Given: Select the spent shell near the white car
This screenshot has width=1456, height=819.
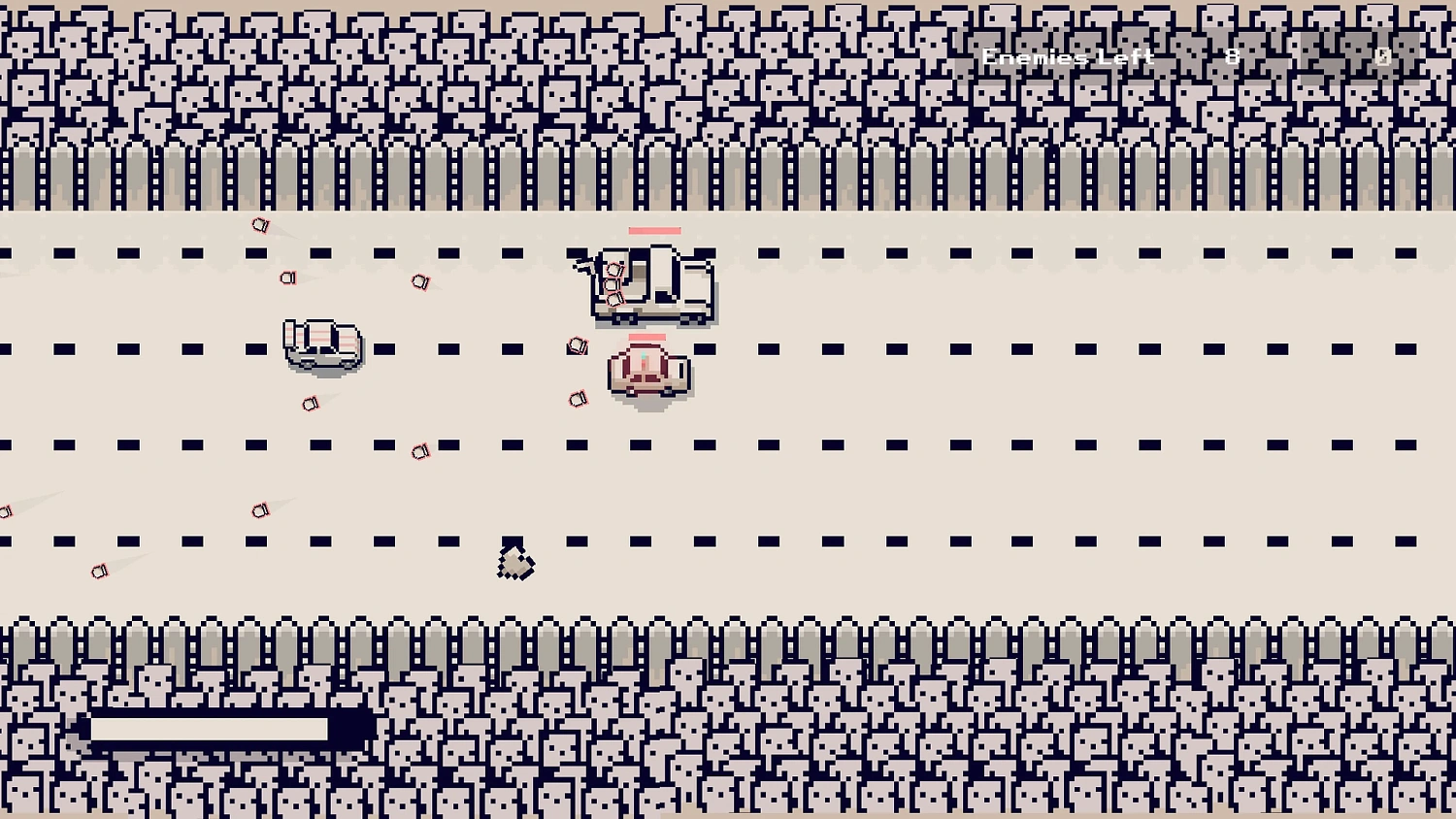Looking at the screenshot, I should [x=311, y=403].
